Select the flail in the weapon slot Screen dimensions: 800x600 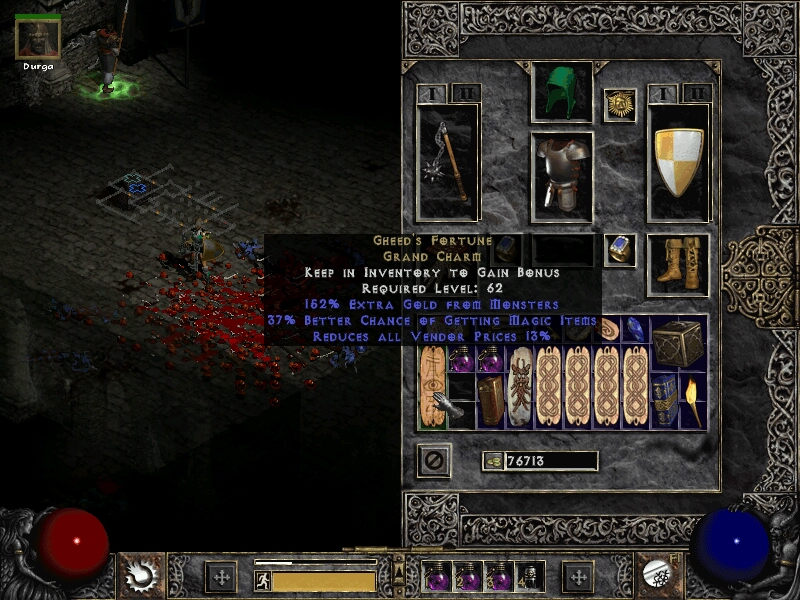coord(447,161)
